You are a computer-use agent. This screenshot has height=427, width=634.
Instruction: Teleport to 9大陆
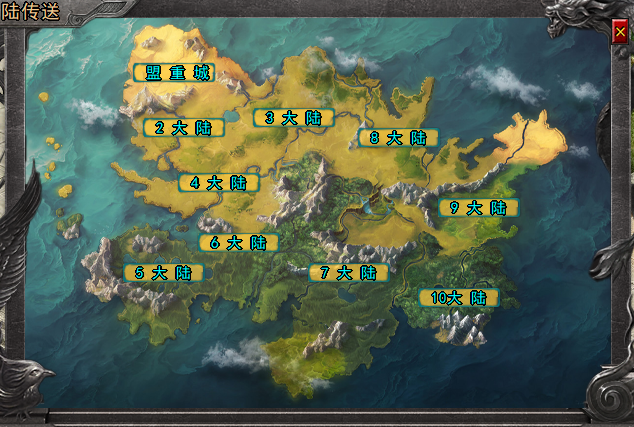[x=478, y=207]
